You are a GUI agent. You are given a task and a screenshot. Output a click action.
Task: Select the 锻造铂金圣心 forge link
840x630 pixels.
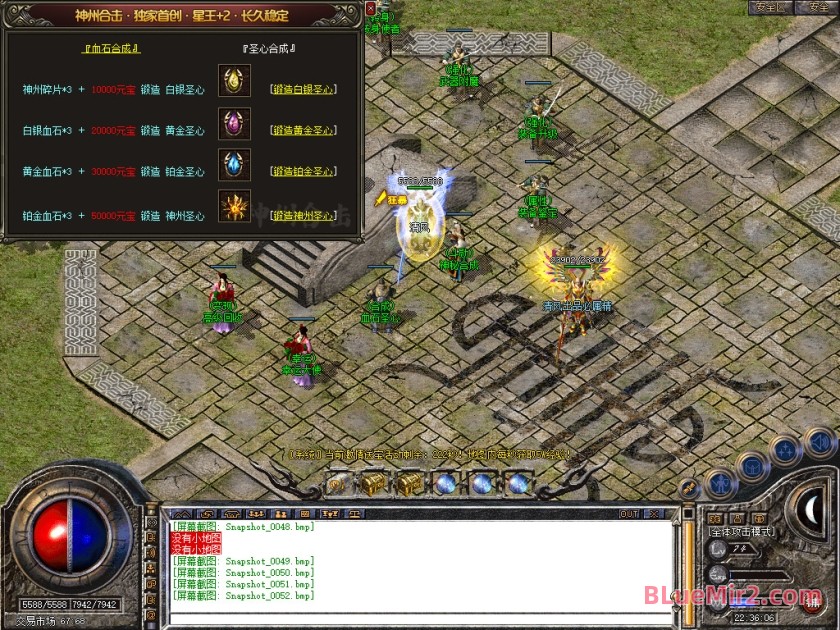point(303,172)
